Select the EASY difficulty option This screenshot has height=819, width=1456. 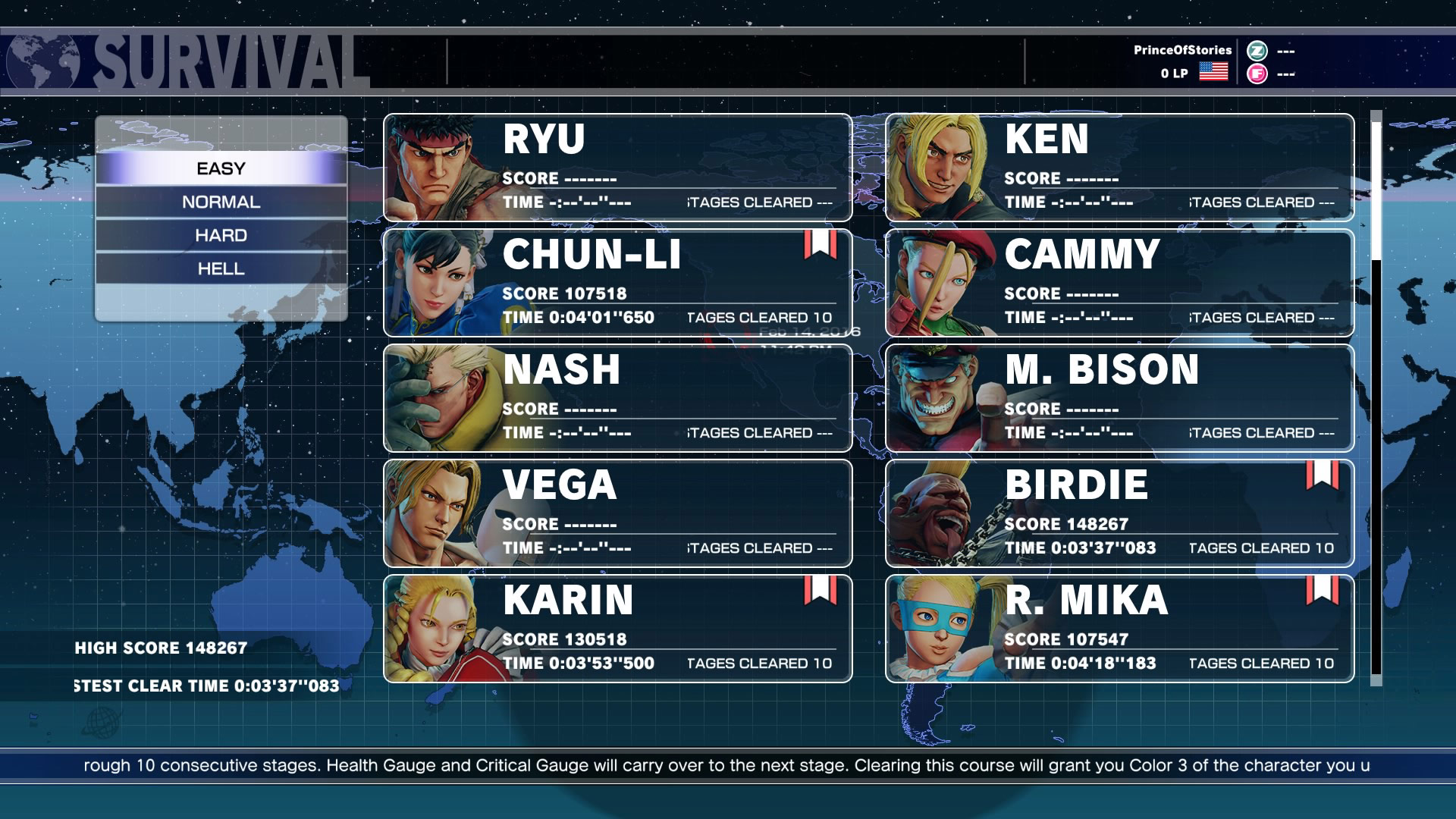tap(220, 168)
